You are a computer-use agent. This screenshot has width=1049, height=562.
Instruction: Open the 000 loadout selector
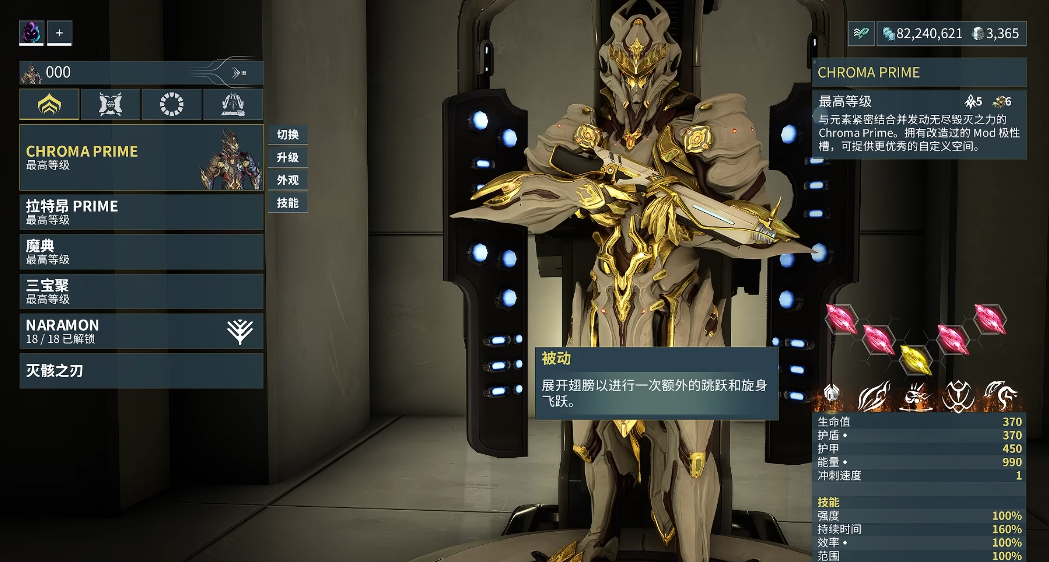[140, 72]
